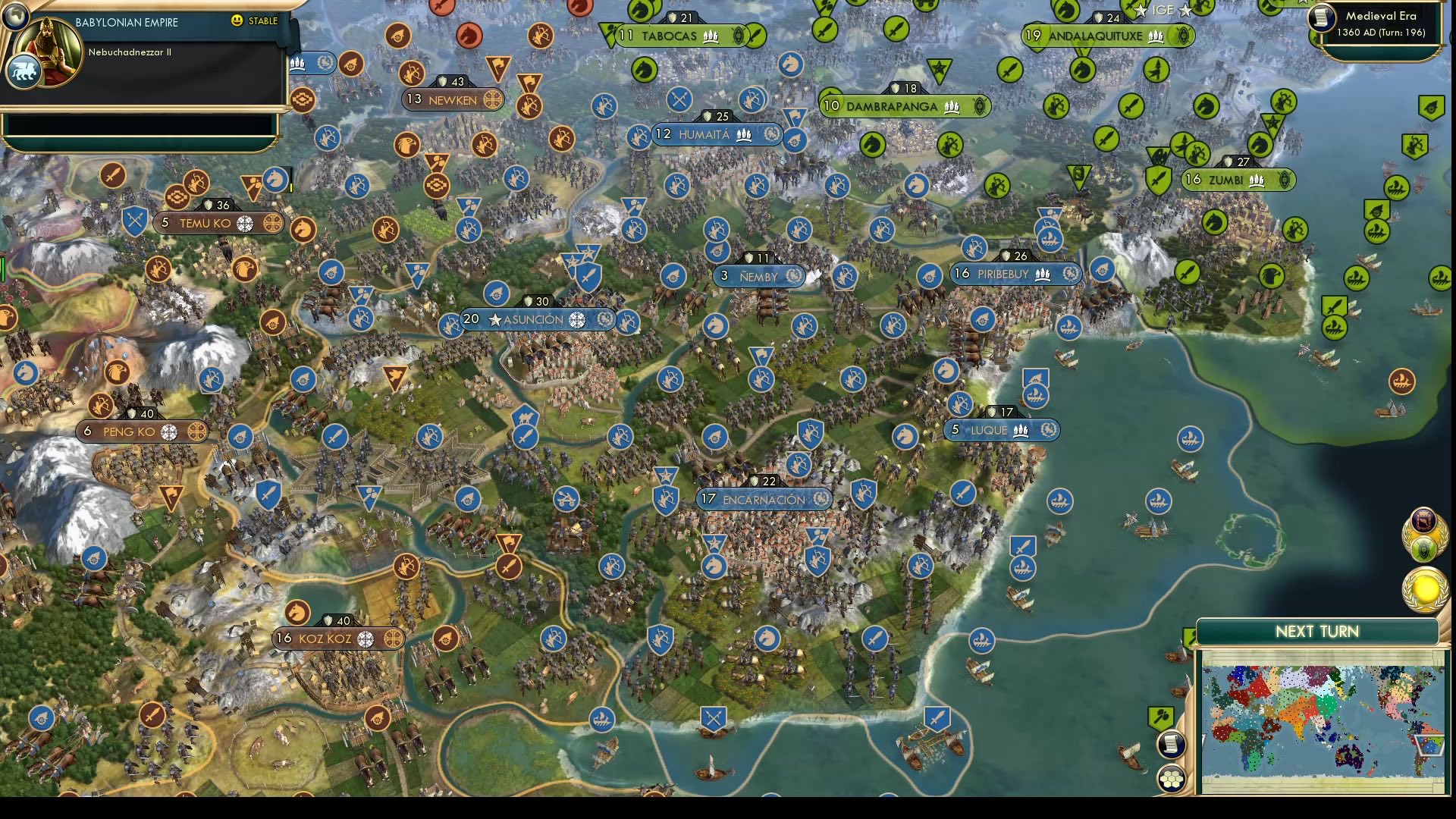Open the social policies scroll icon beside minimap

coord(1172,744)
